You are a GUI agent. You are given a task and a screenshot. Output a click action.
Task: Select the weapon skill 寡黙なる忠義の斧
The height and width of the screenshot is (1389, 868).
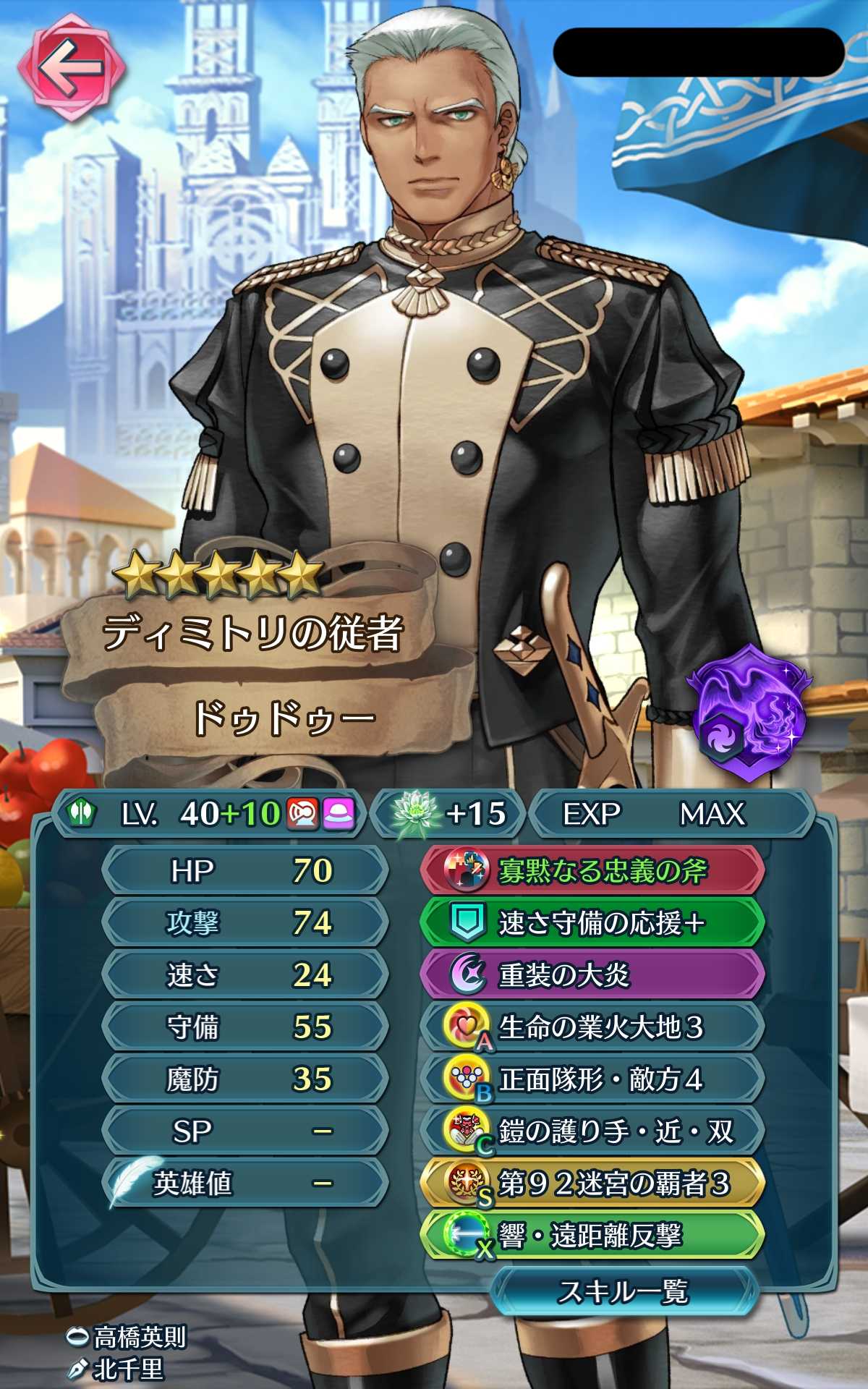click(592, 870)
